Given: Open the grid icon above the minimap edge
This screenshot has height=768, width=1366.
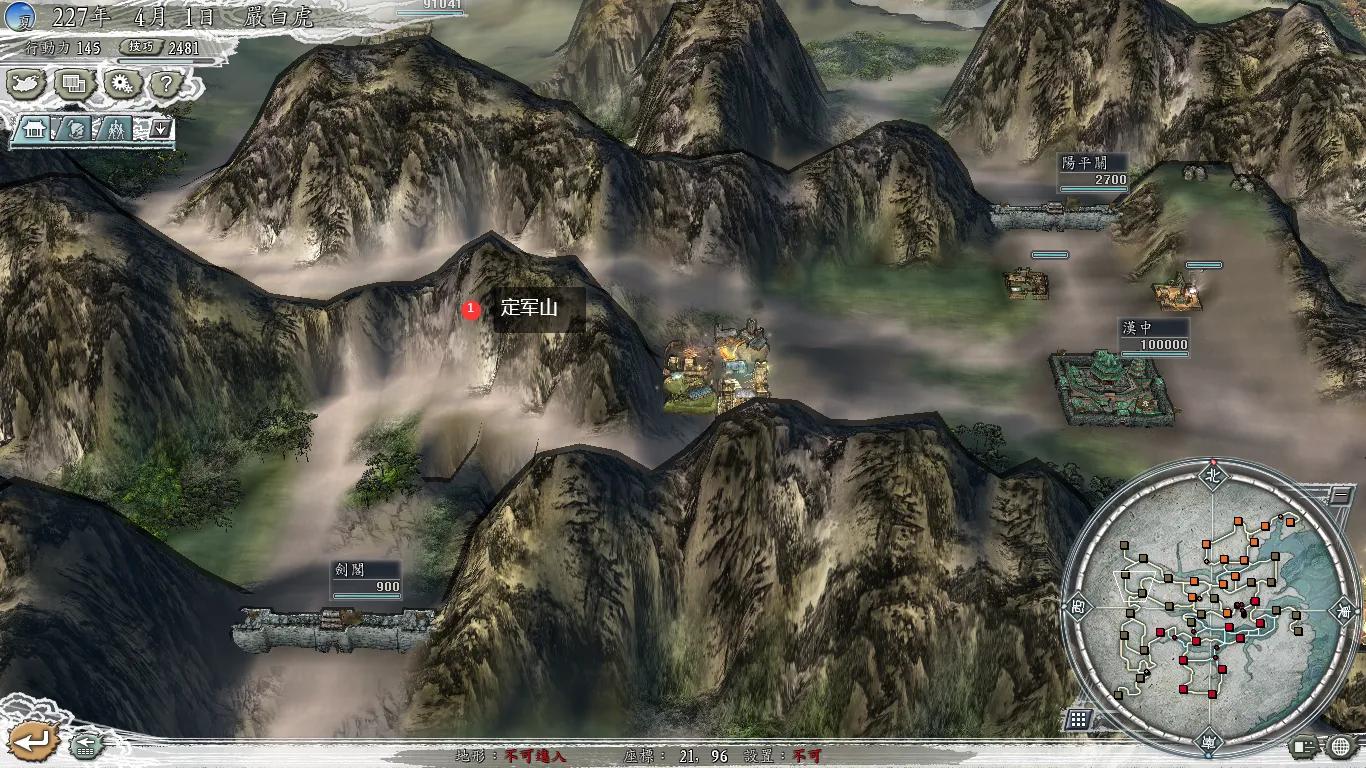Looking at the screenshot, I should pos(1077,718).
